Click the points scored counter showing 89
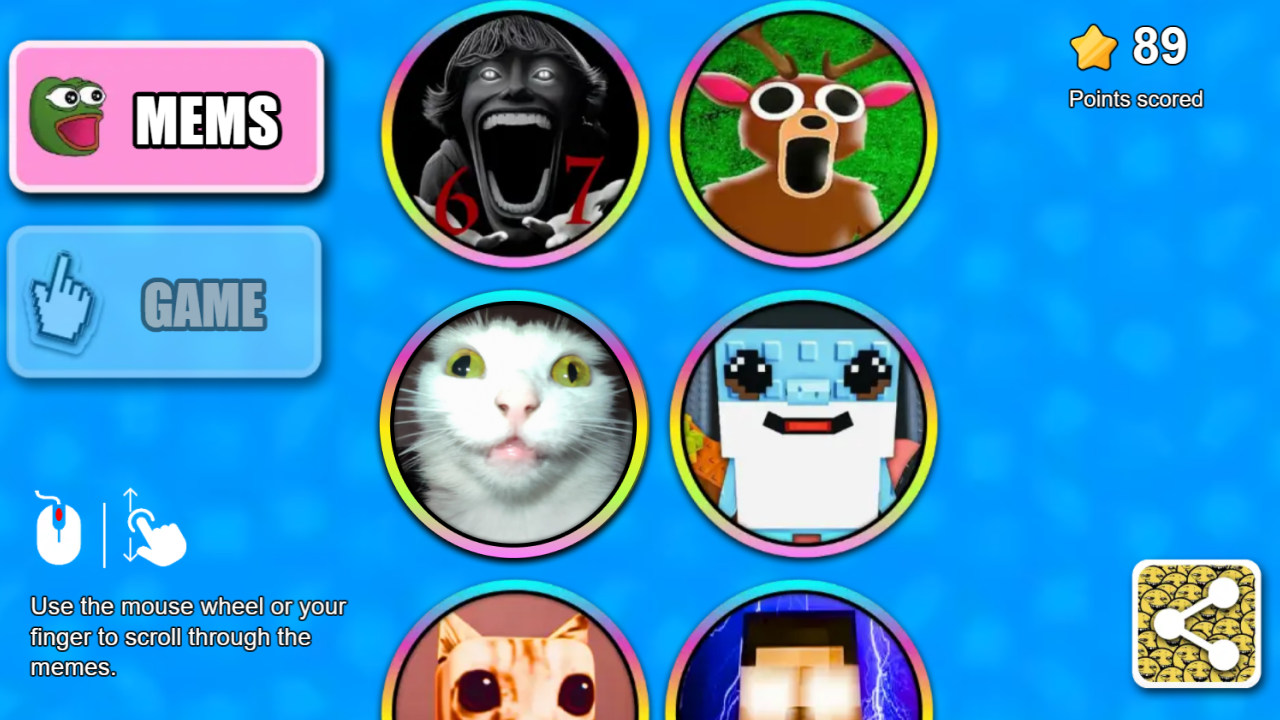The image size is (1280, 720). click(x=1160, y=44)
